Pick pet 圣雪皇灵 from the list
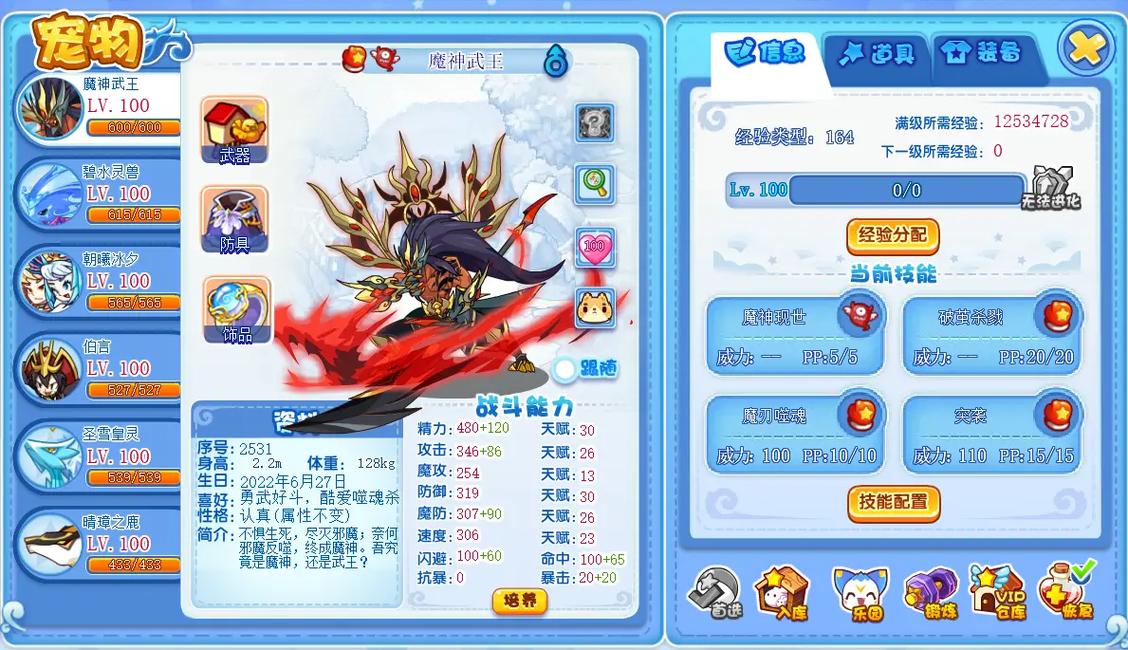The image size is (1128, 650). [98, 455]
